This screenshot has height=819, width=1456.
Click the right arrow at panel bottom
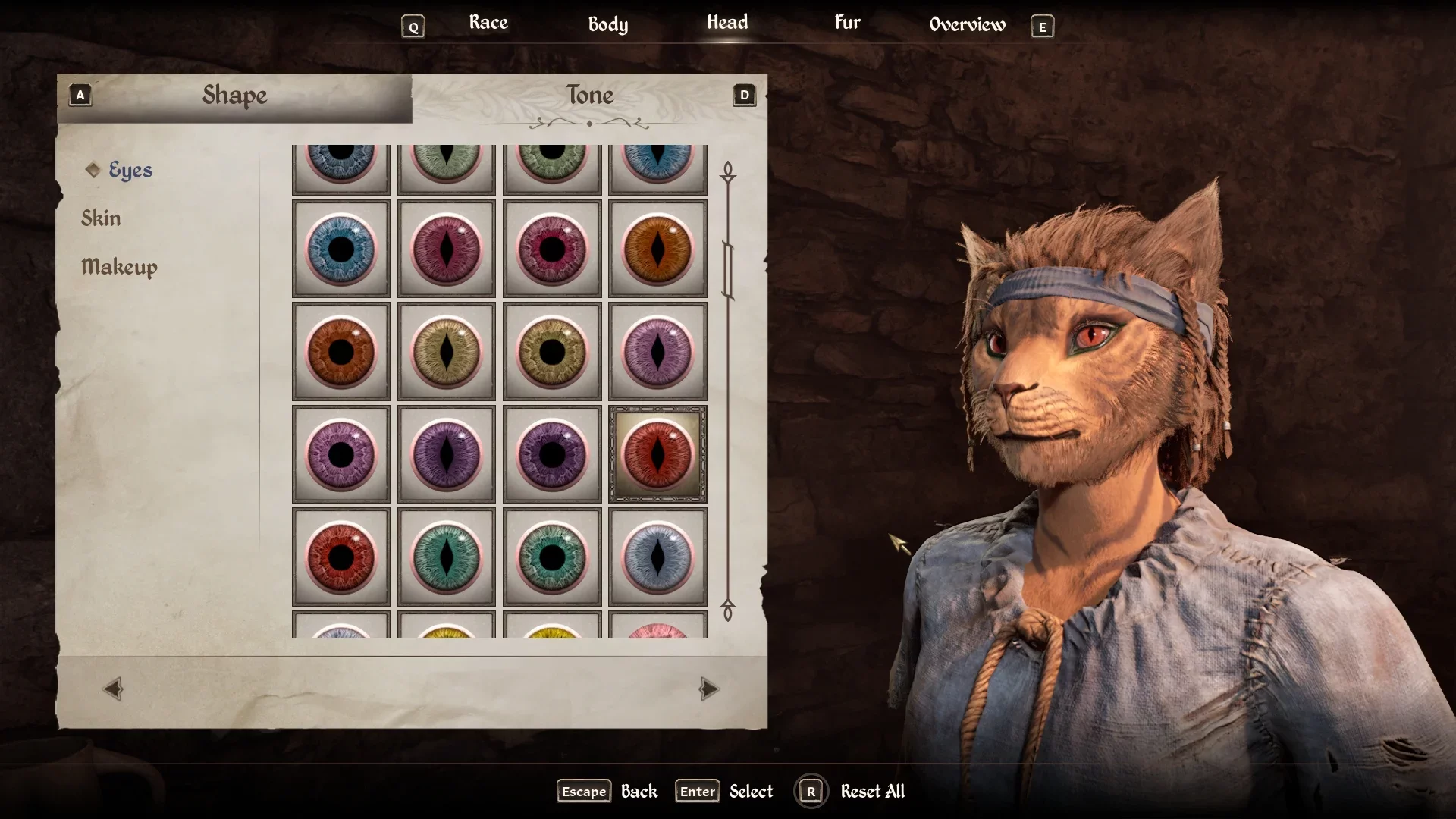(708, 689)
